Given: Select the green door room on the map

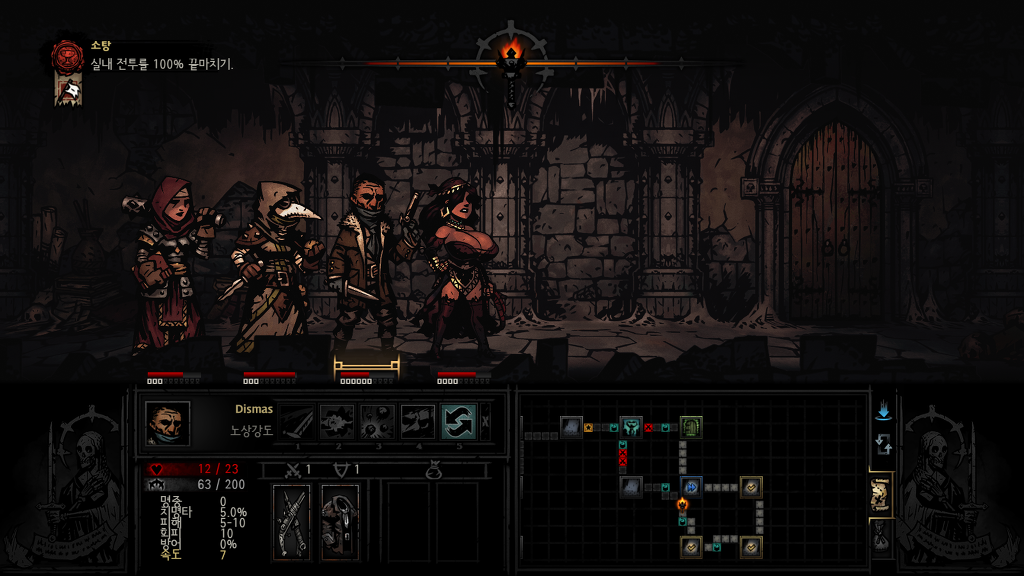Looking at the screenshot, I should 691,428.
